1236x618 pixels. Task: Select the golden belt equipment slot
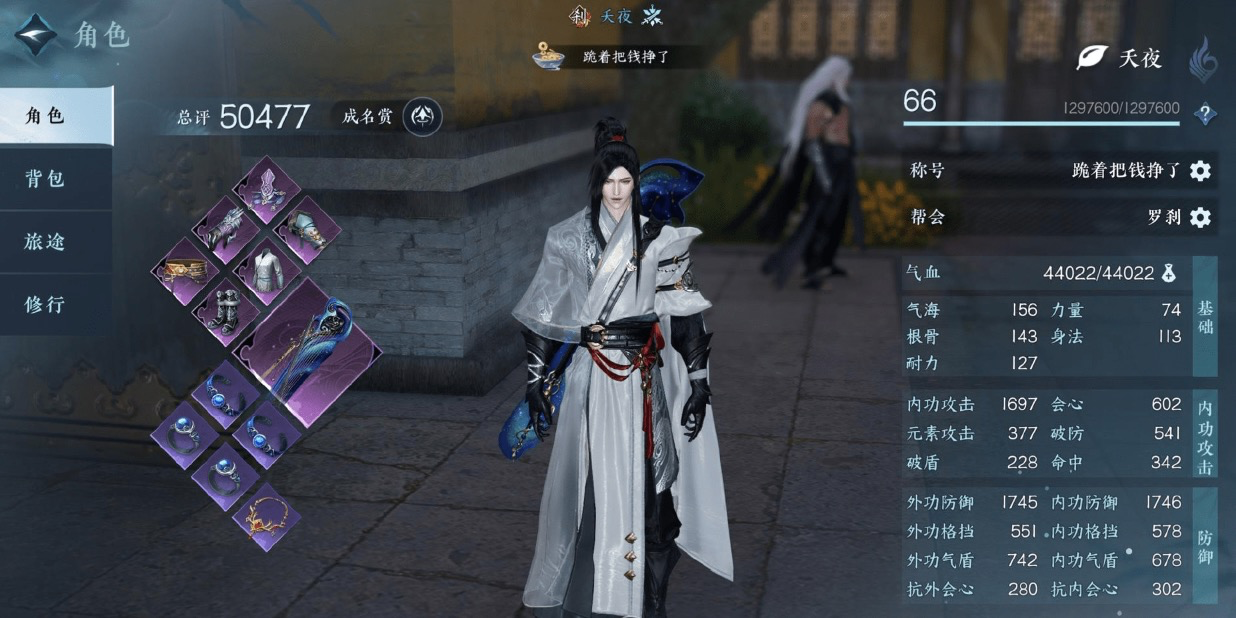click(185, 271)
